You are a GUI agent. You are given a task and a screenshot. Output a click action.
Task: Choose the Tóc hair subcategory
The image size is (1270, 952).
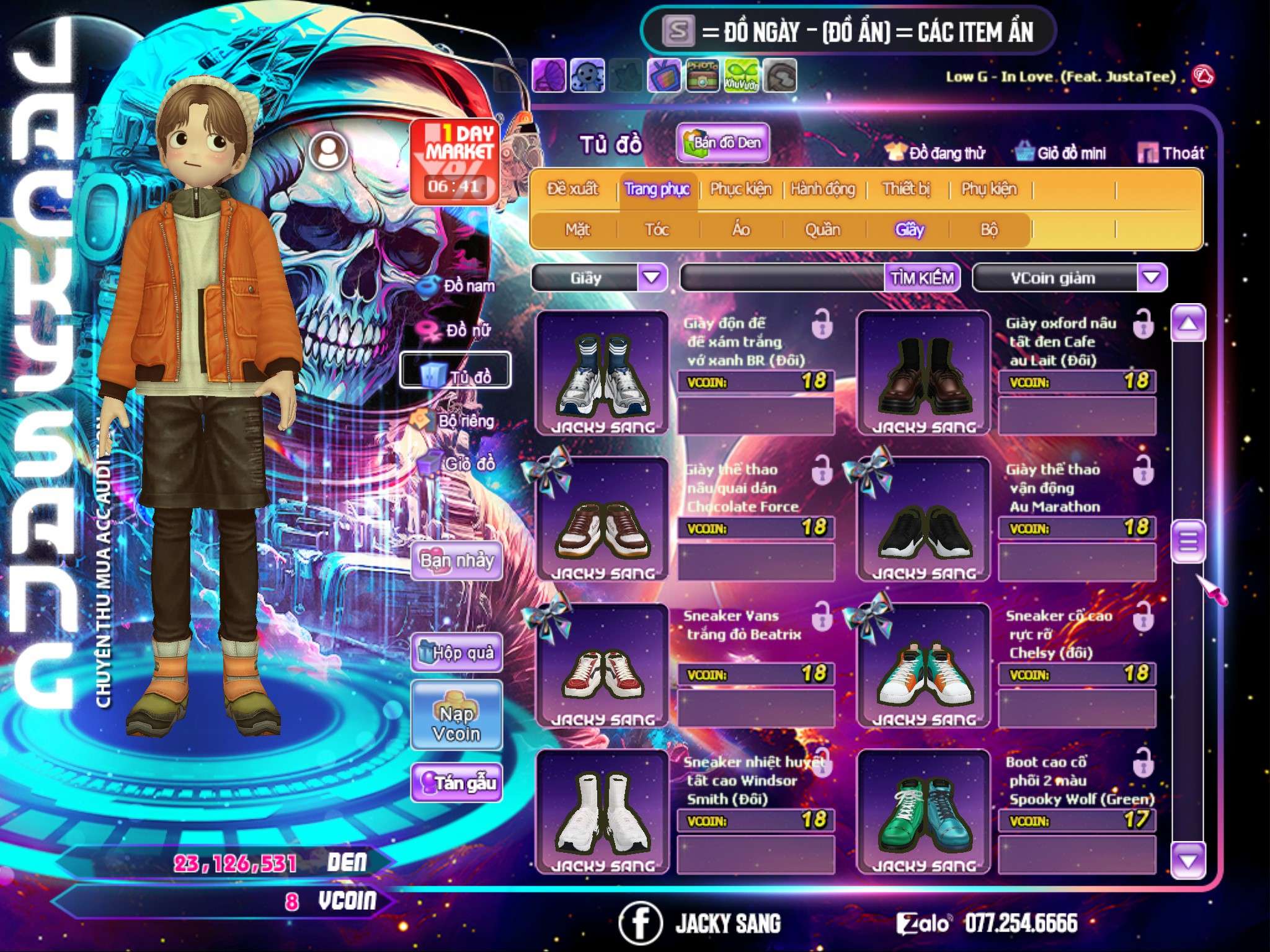[657, 230]
